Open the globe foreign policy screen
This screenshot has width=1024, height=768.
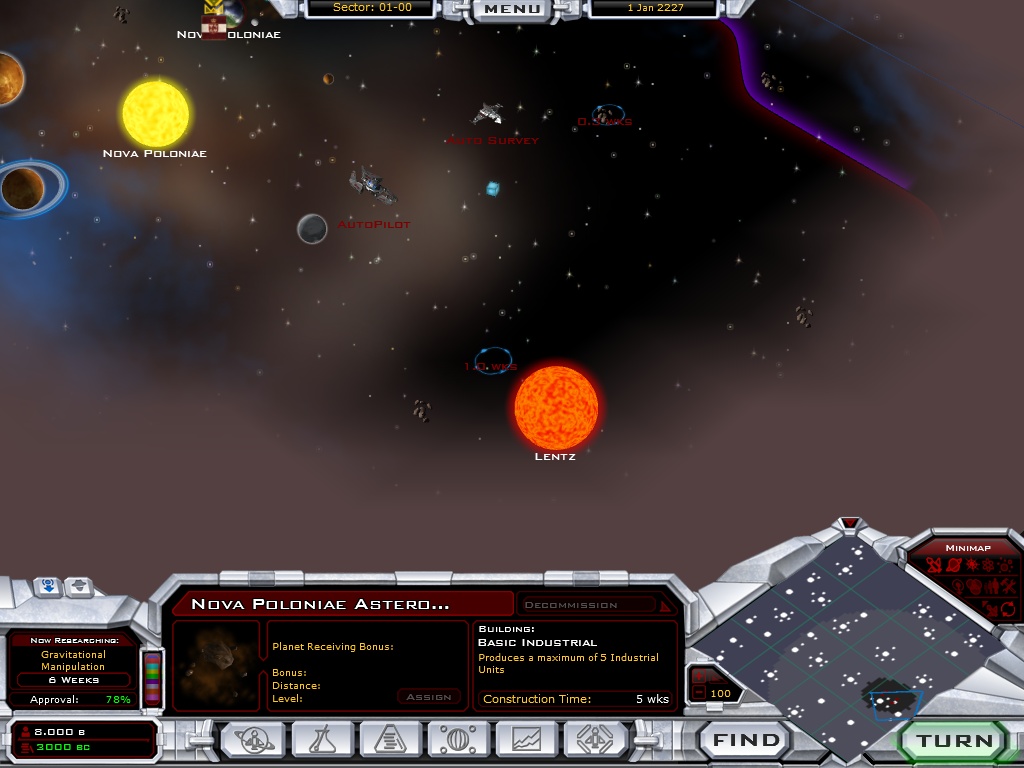pos(460,740)
